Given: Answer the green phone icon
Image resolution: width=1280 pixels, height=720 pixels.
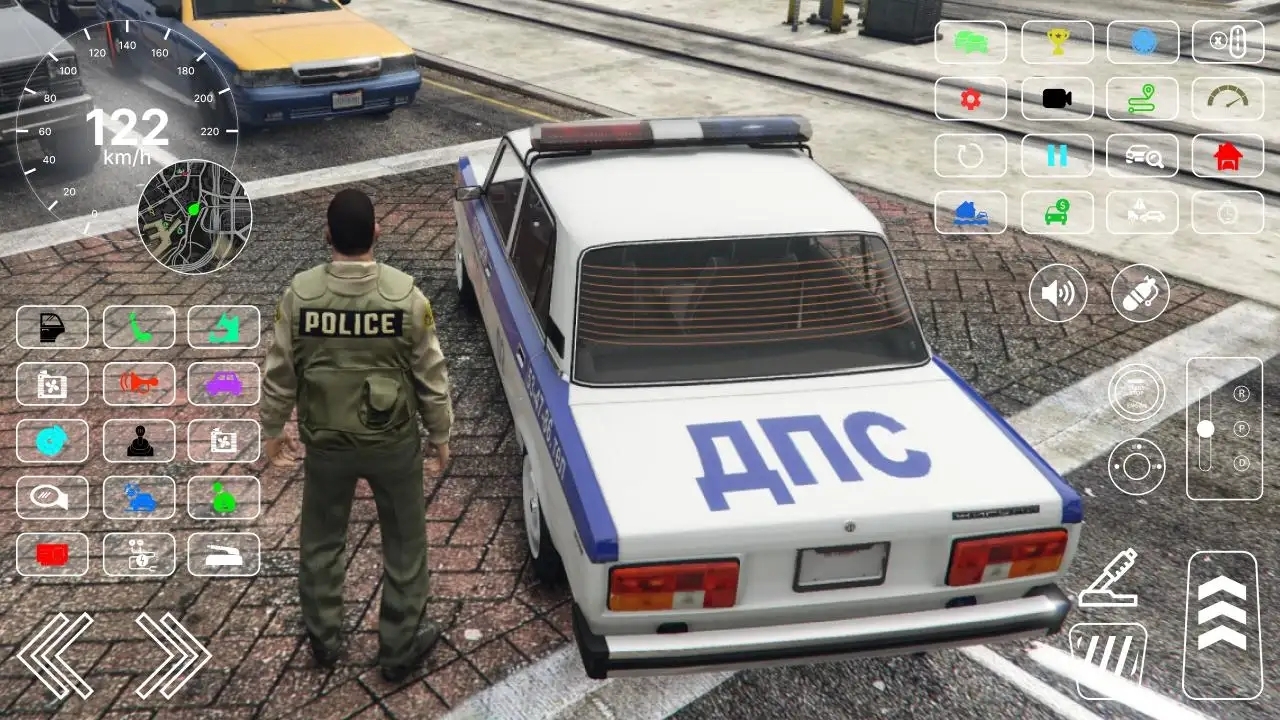Looking at the screenshot, I should [140, 327].
